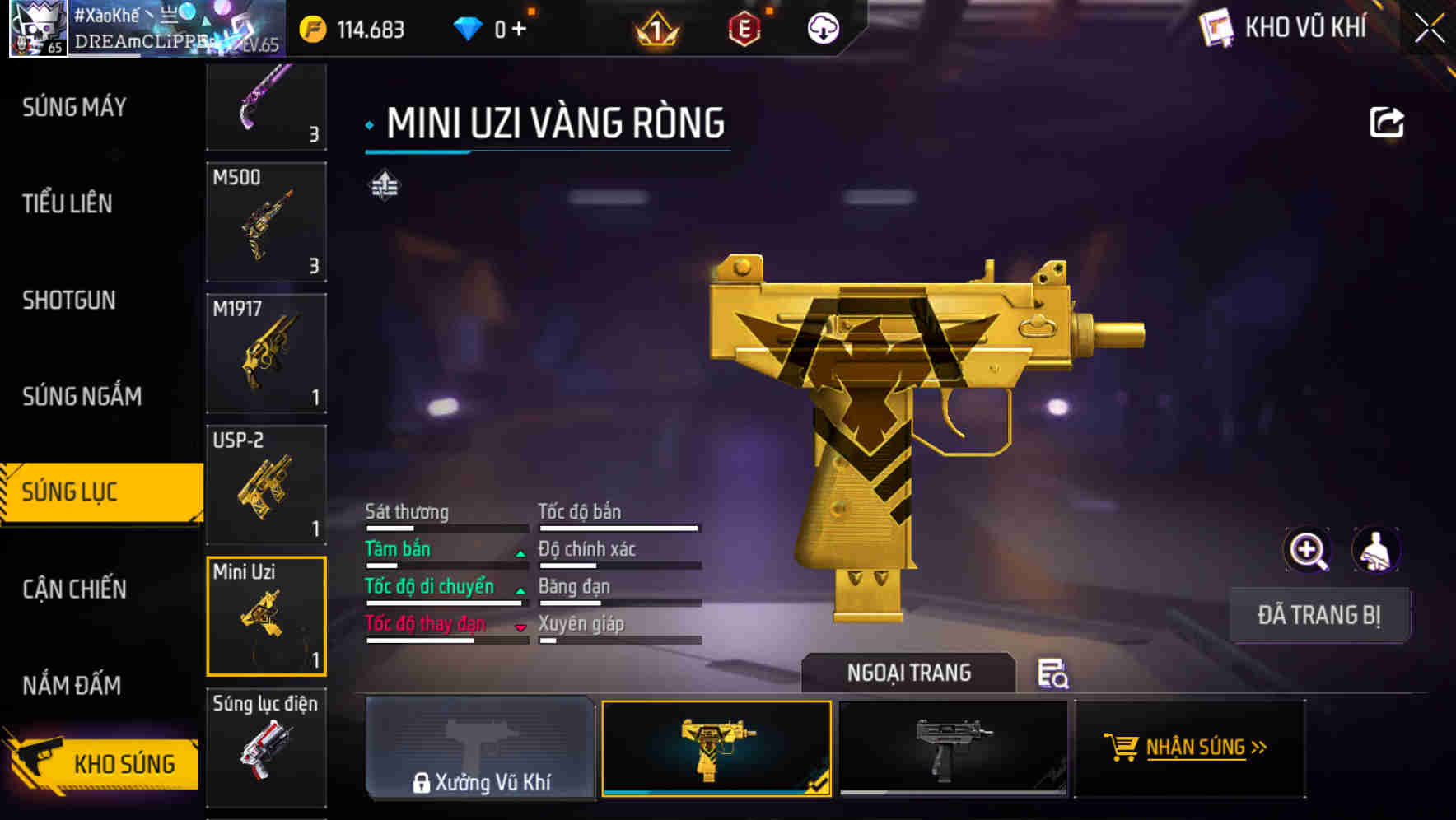Image resolution: width=1456 pixels, height=820 pixels.
Task: Pick the Súng lục điện weapon tile
Action: (x=266, y=747)
